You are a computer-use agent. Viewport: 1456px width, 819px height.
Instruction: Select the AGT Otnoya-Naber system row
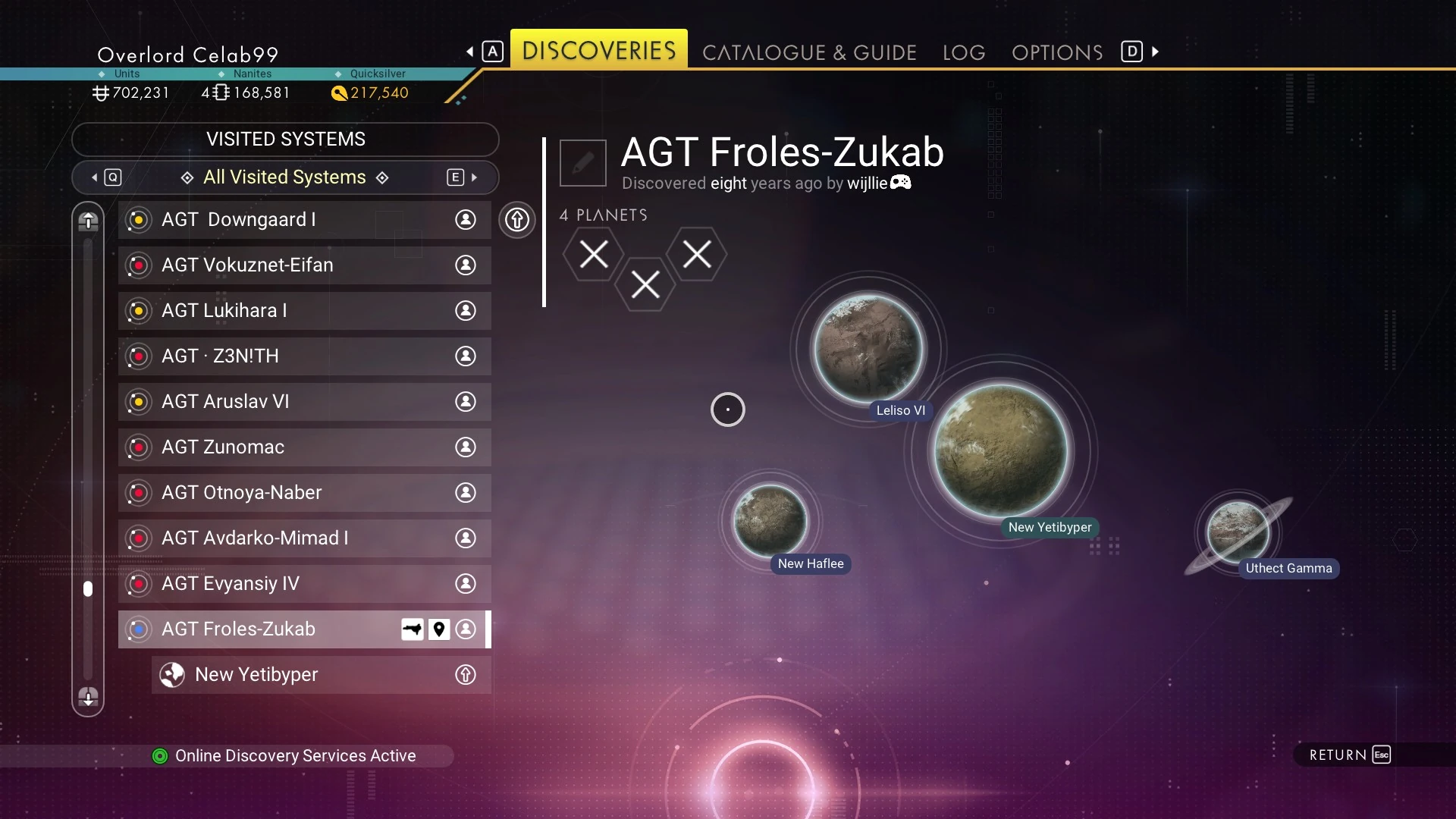[x=304, y=493]
